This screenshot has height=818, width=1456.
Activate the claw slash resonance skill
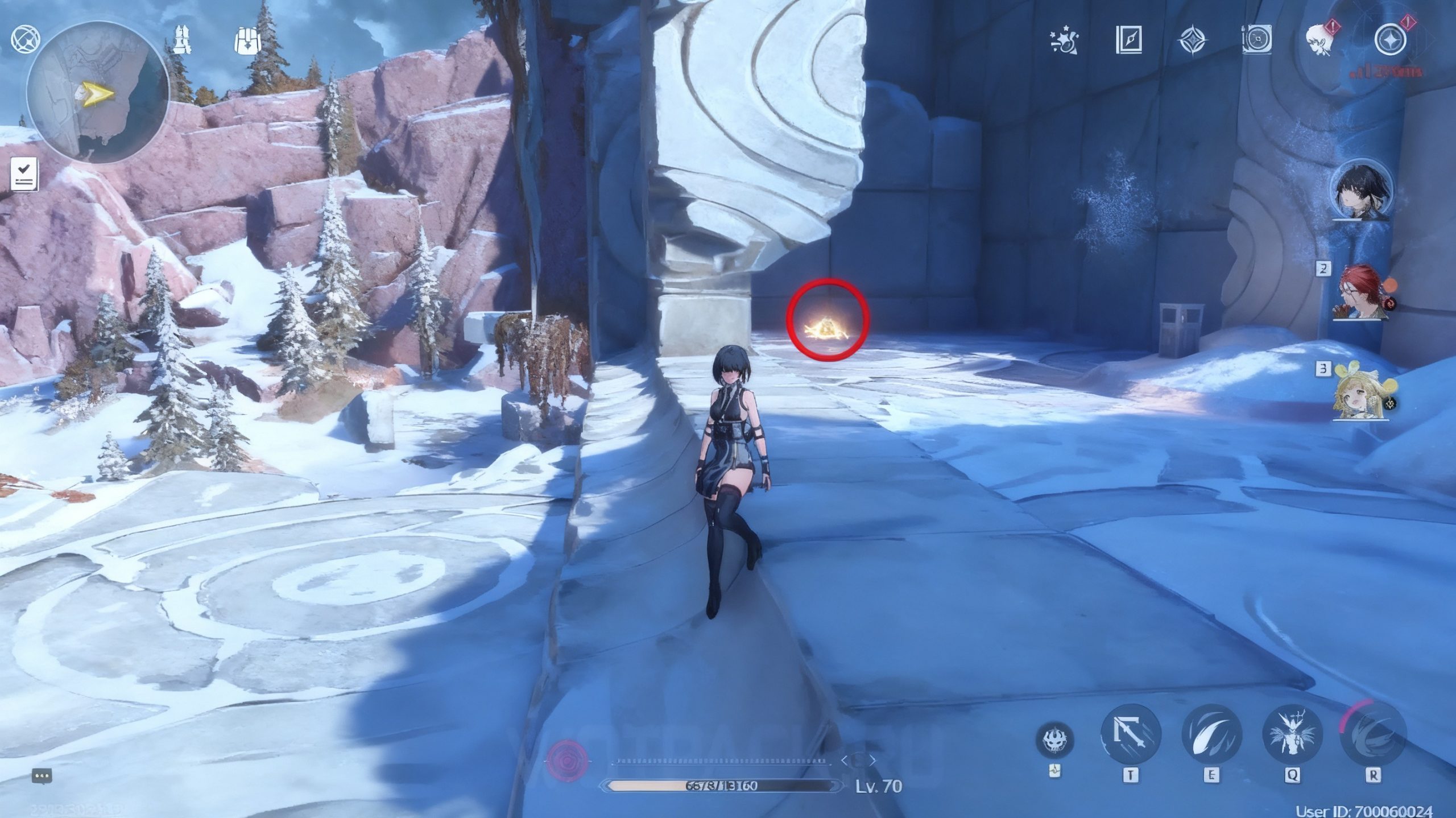coord(1211,734)
